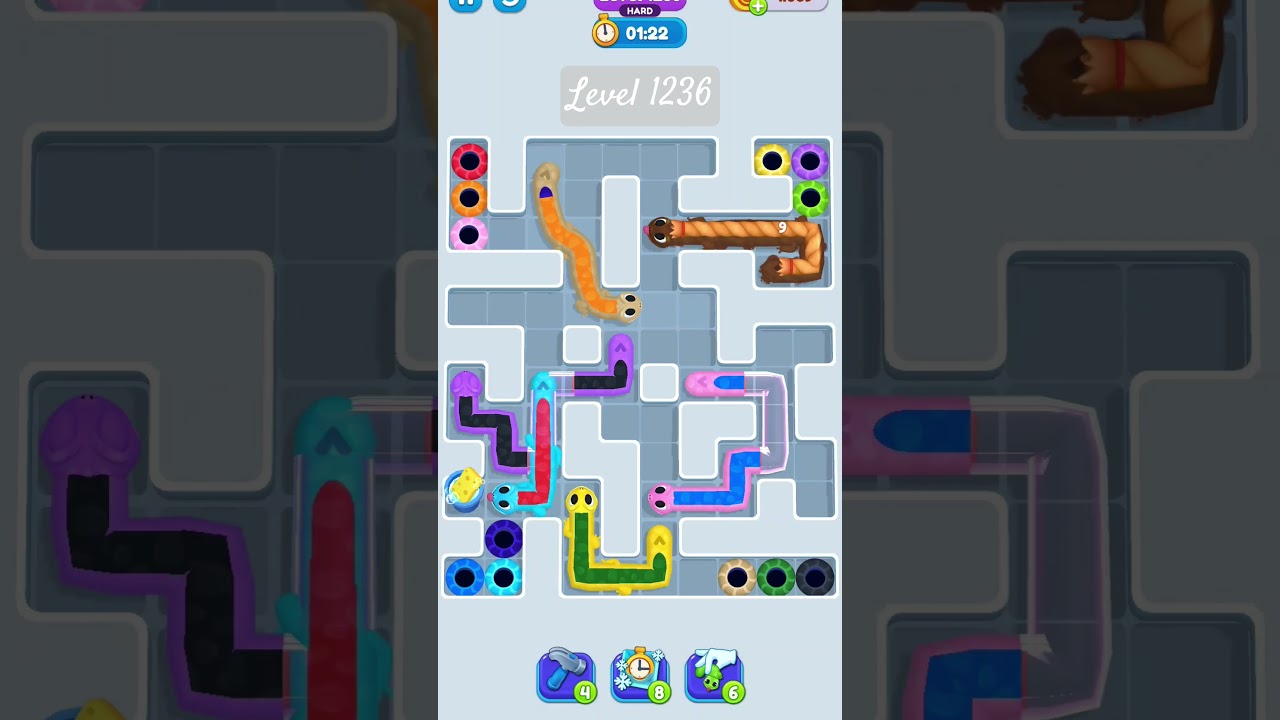Use the hammer booster
This screenshot has width=1280, height=720.
click(566, 675)
